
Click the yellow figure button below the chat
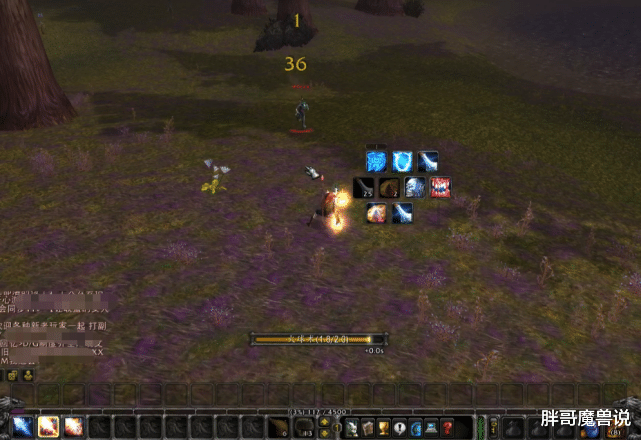point(26,375)
